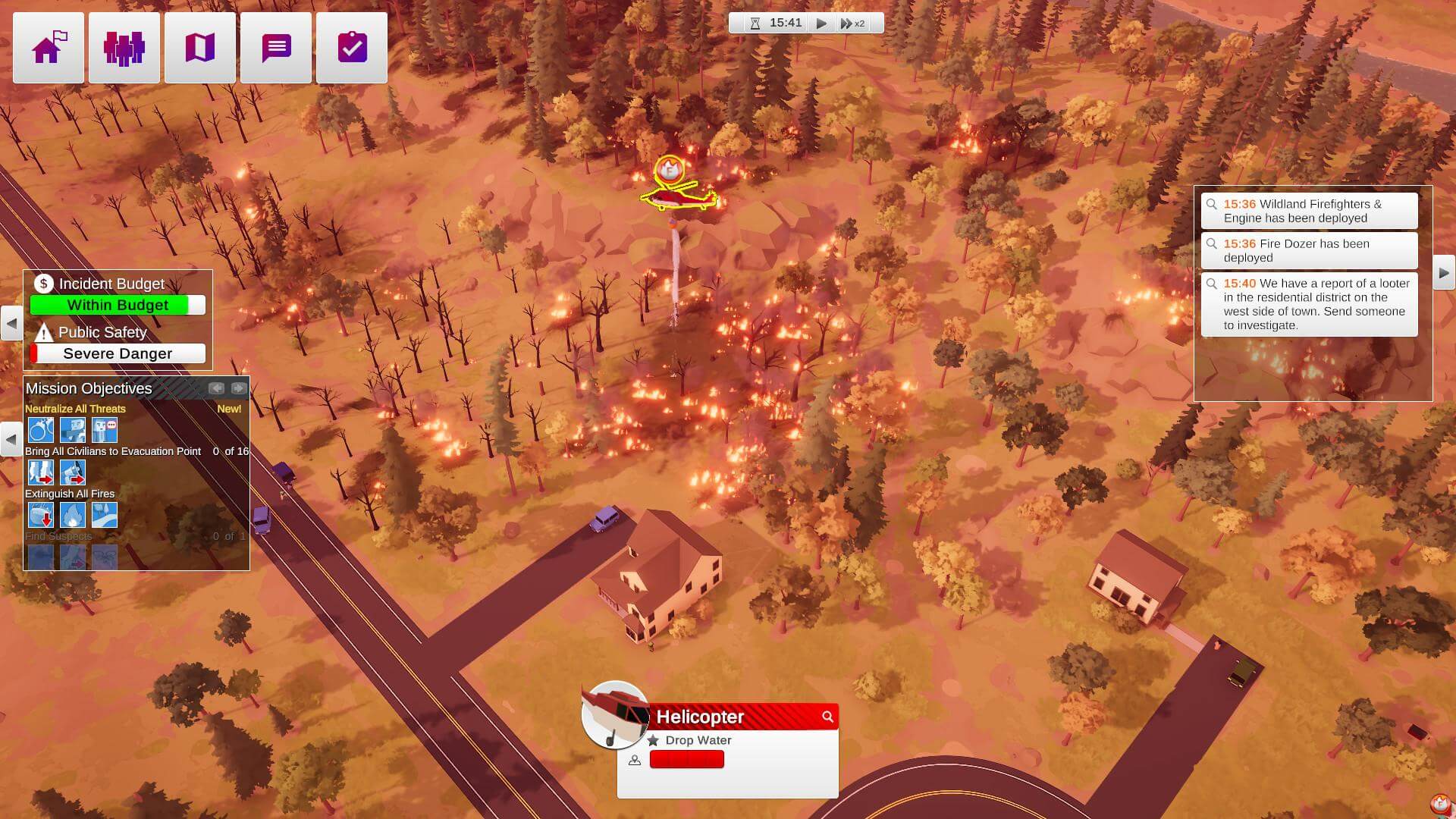The height and width of the screenshot is (819, 1456).
Task: Select the handcuffs arrest objective icon
Action: pos(41,430)
